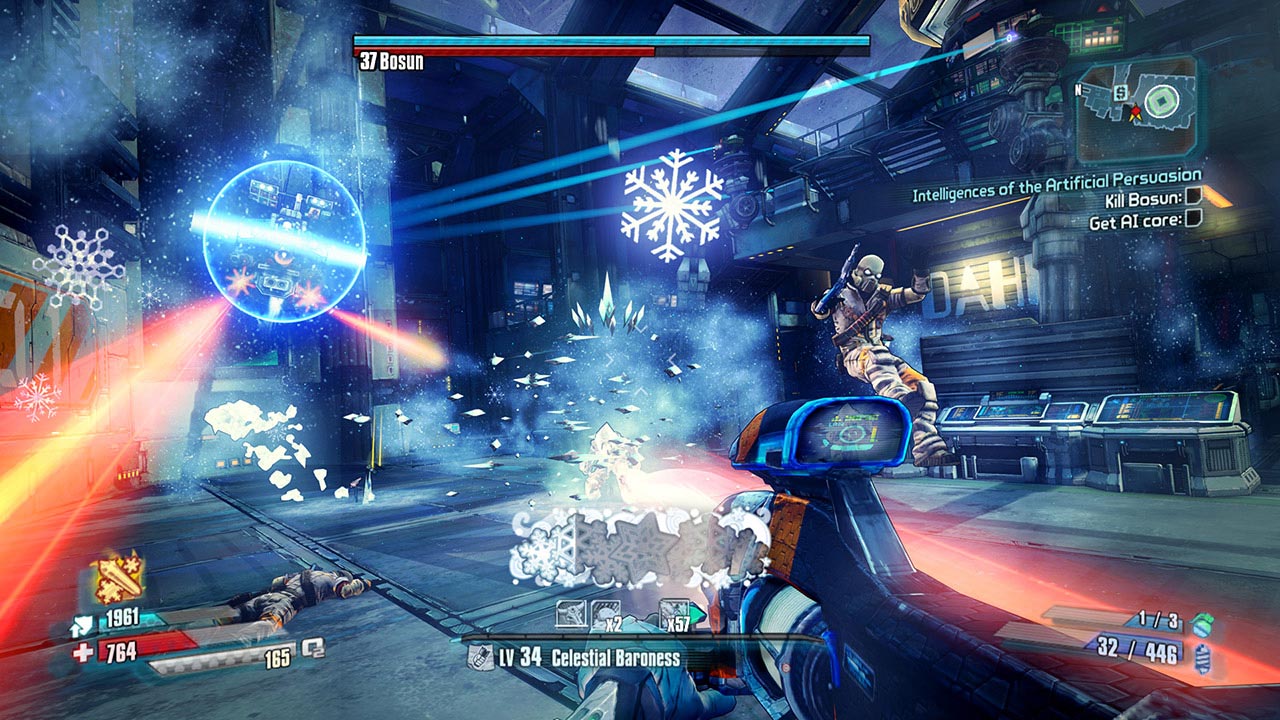Select the O2 oxygen icon
Viewport: 1280px width, 720px height.
coord(314,647)
